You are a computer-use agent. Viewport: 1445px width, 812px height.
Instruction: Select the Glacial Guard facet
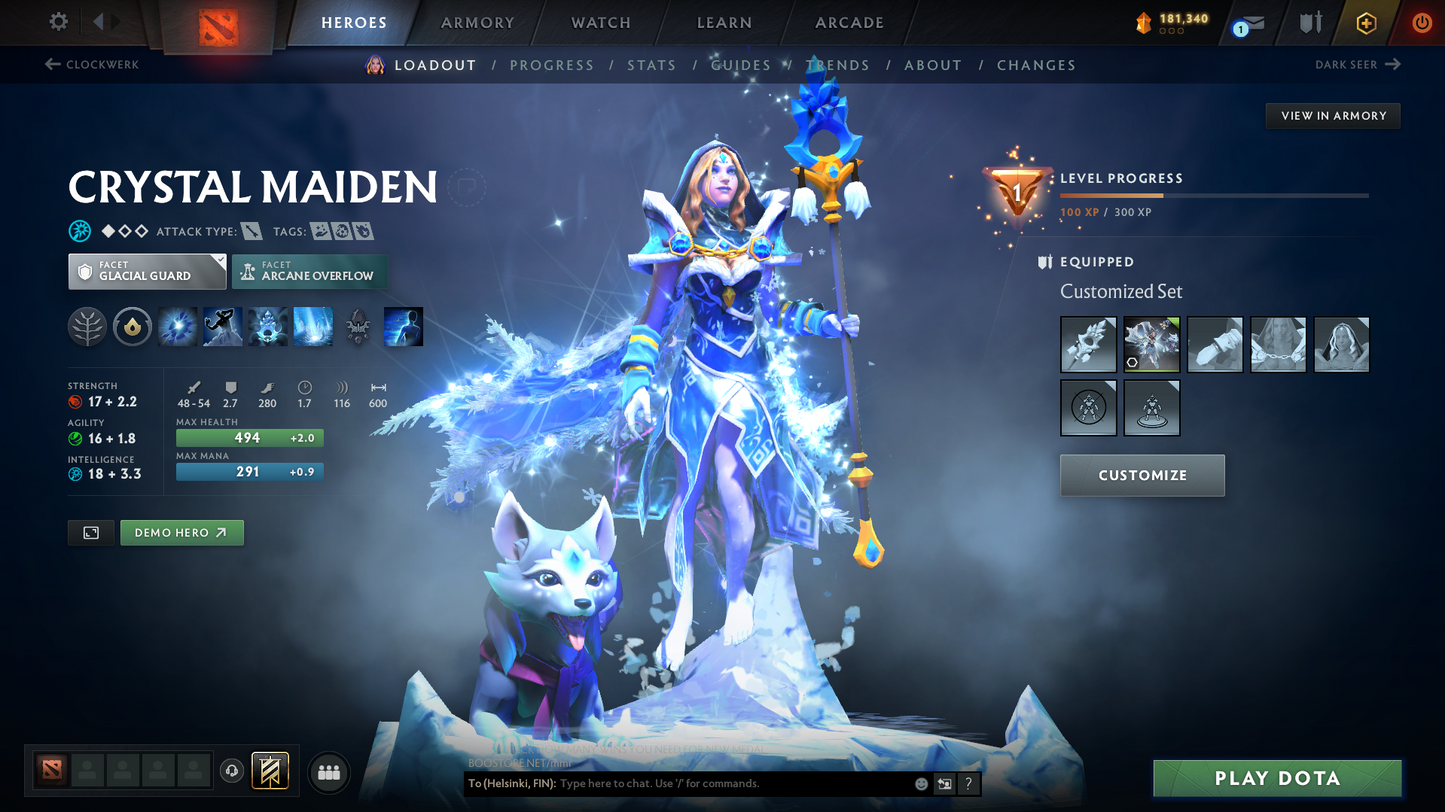(146, 270)
